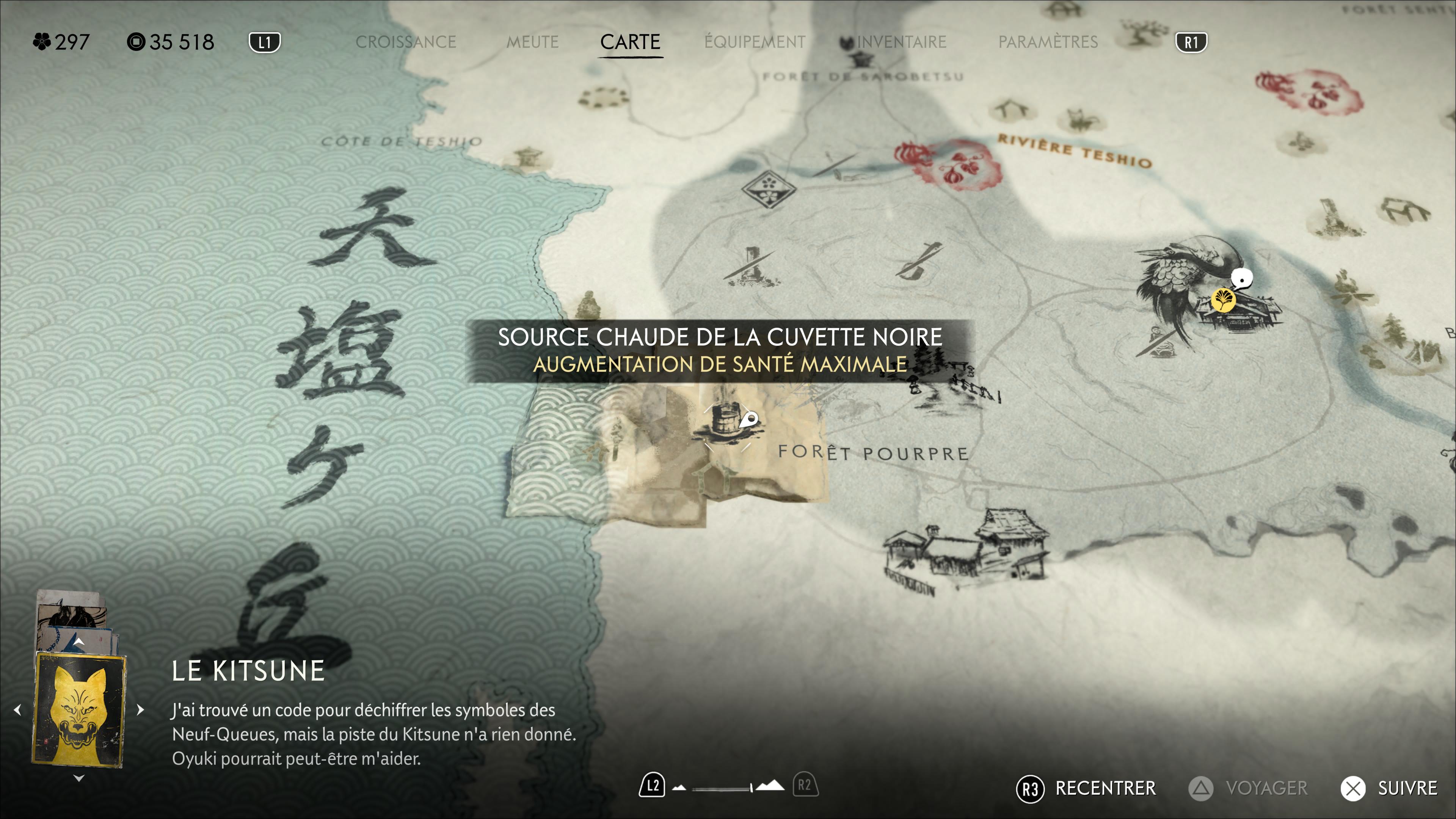
Task: Show the previous quest card with left arrow
Action: 17,710
